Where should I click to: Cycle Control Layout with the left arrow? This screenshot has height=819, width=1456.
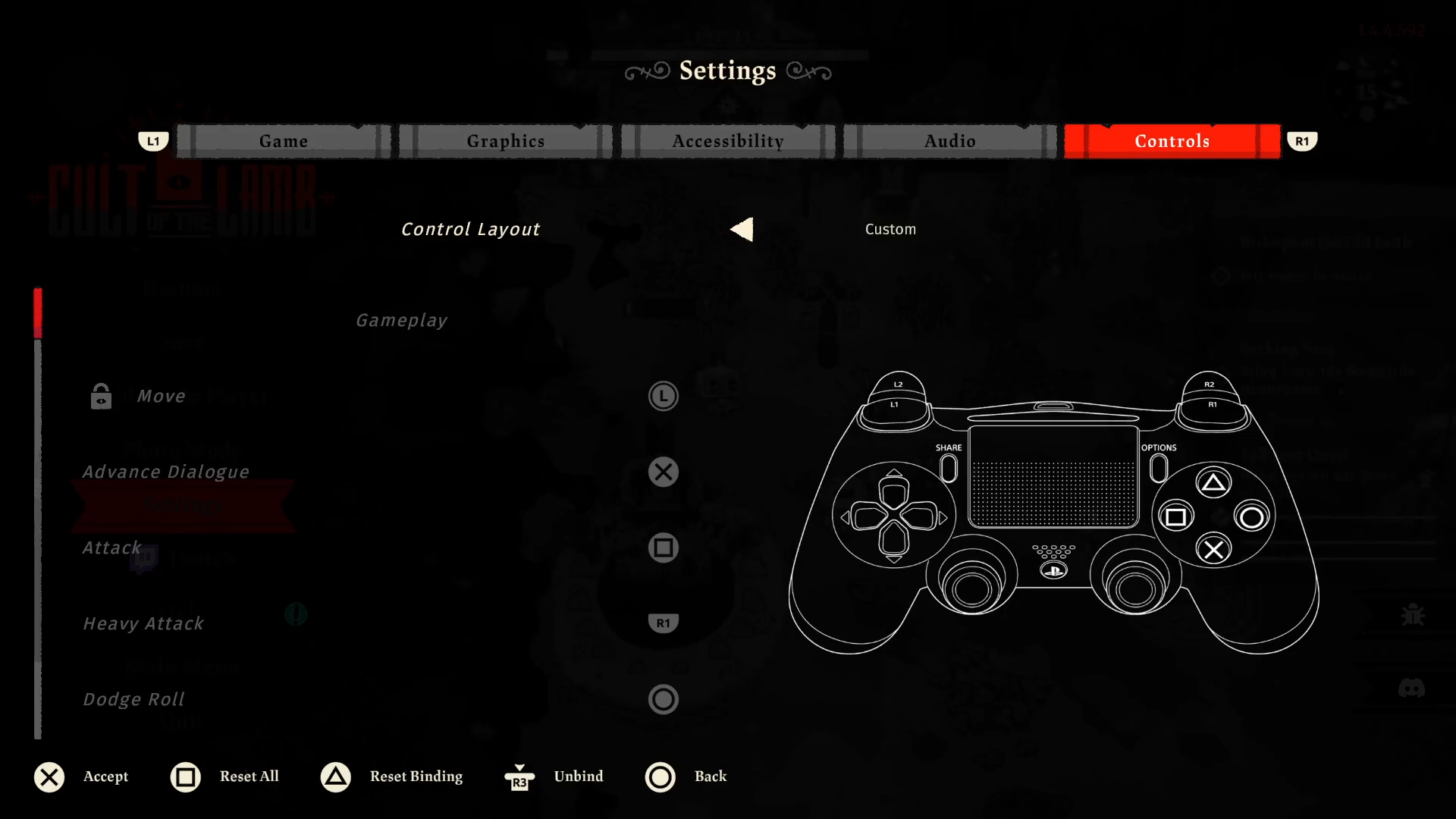click(x=741, y=229)
